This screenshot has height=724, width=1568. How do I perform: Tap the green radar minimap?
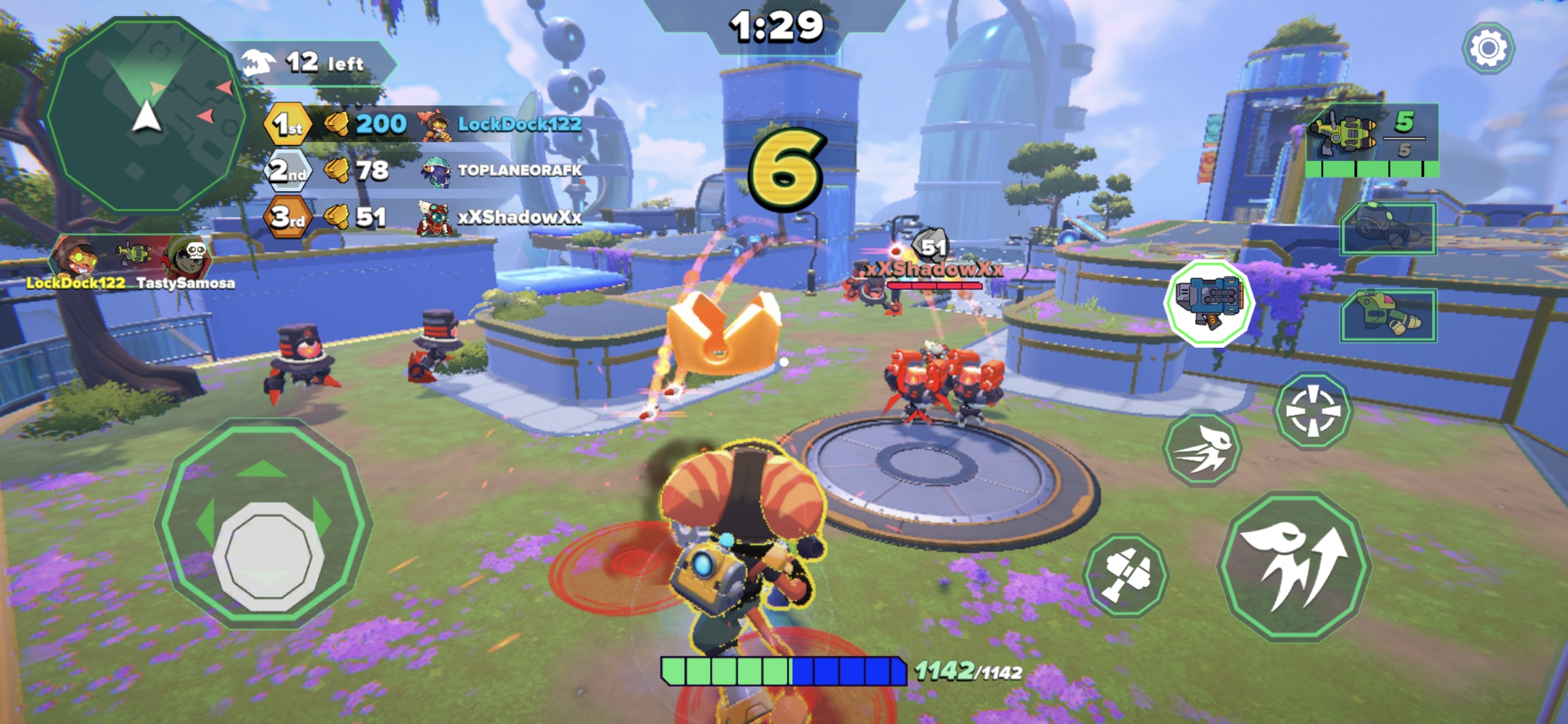click(146, 115)
